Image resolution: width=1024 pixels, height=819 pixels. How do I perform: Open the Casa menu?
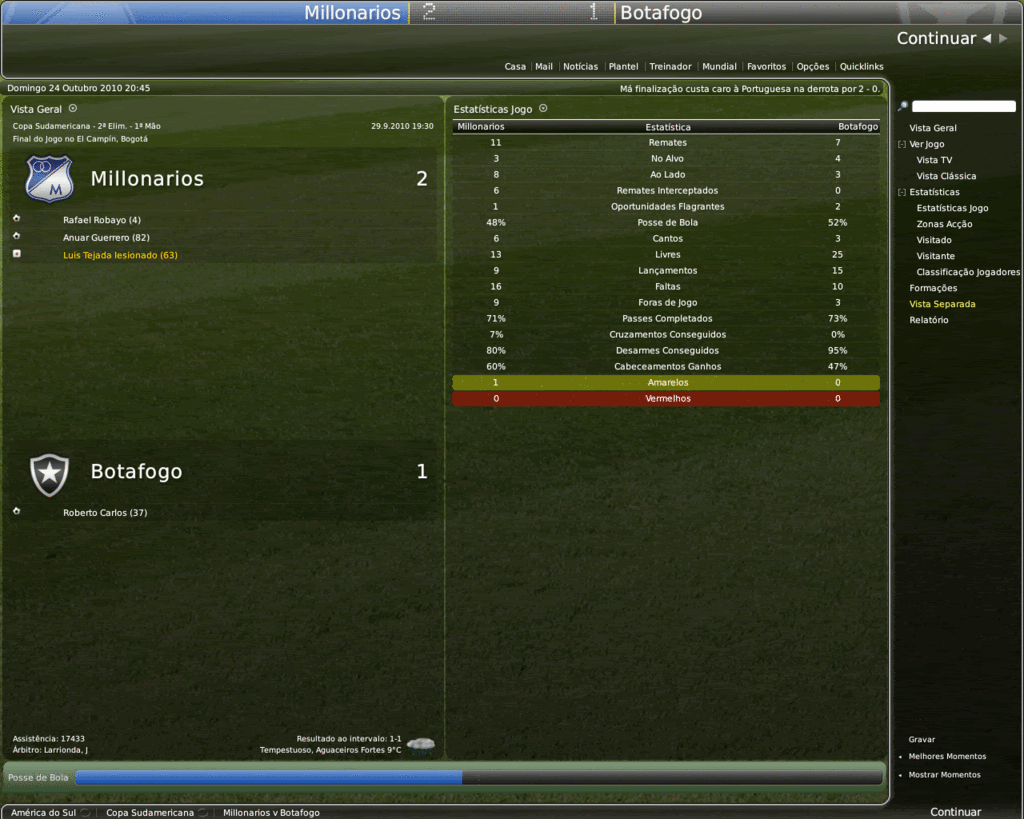pyautogui.click(x=515, y=67)
